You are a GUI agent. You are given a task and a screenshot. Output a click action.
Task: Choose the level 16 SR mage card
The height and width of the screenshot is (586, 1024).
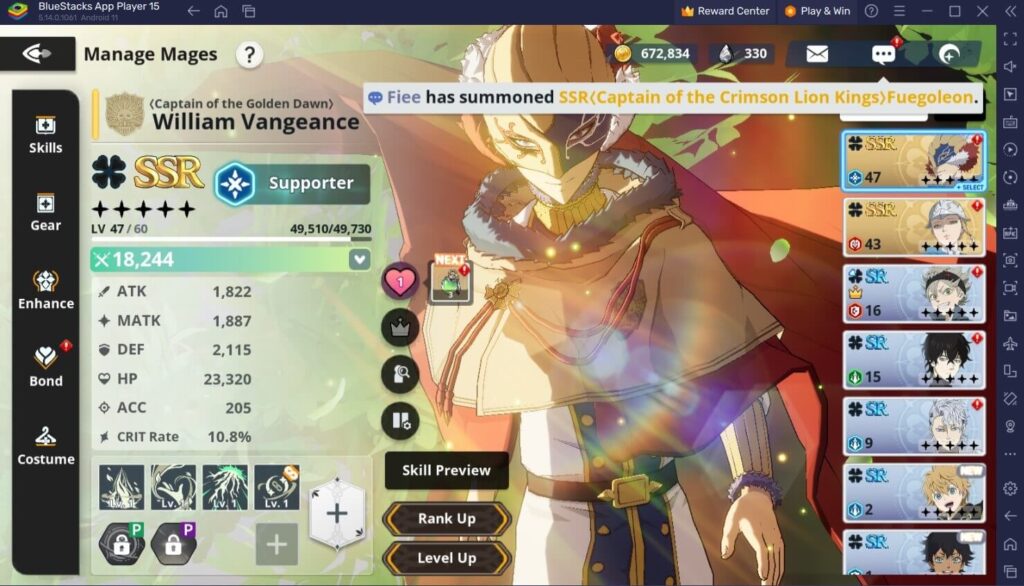[914, 293]
